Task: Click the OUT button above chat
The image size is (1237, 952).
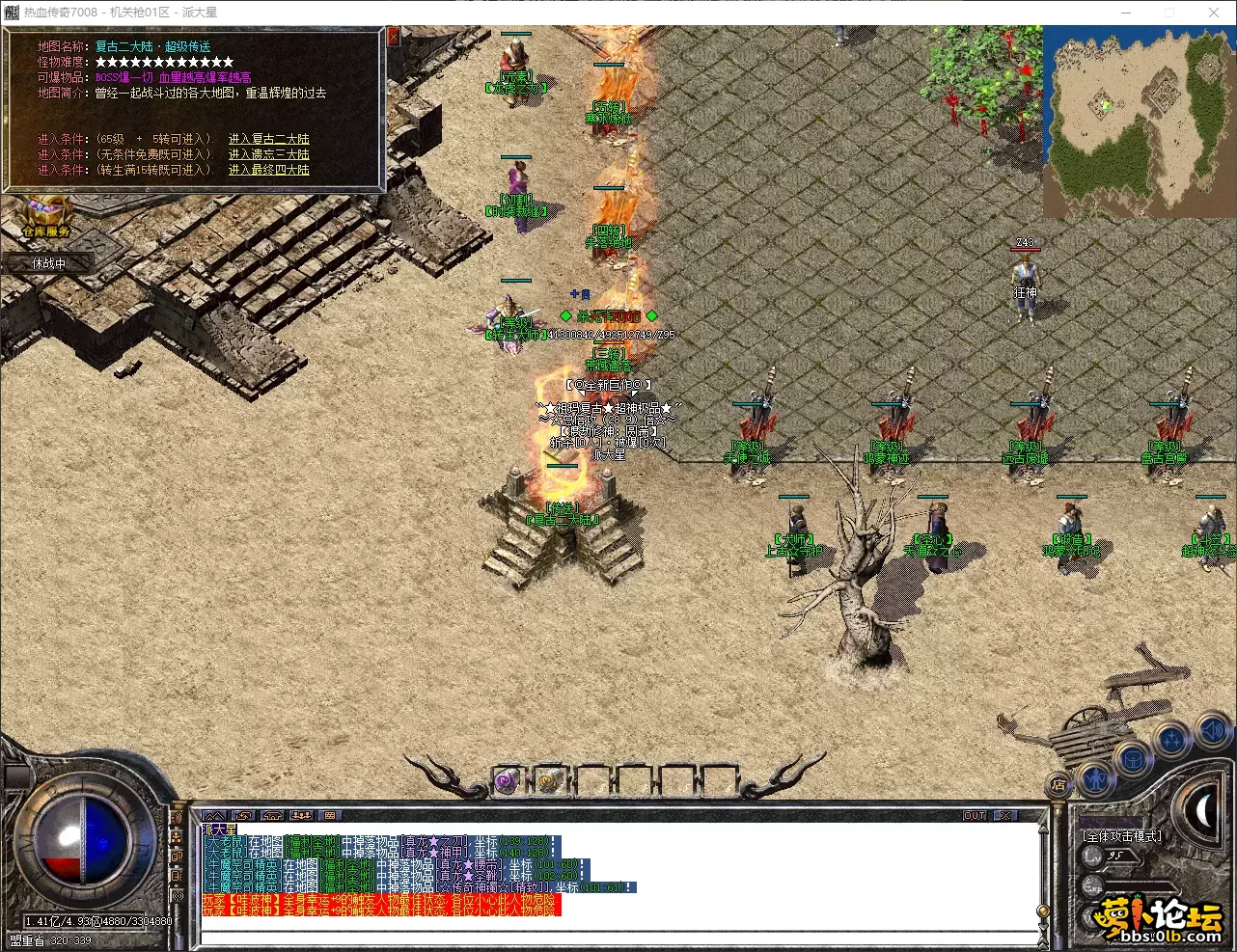Action: 975,816
